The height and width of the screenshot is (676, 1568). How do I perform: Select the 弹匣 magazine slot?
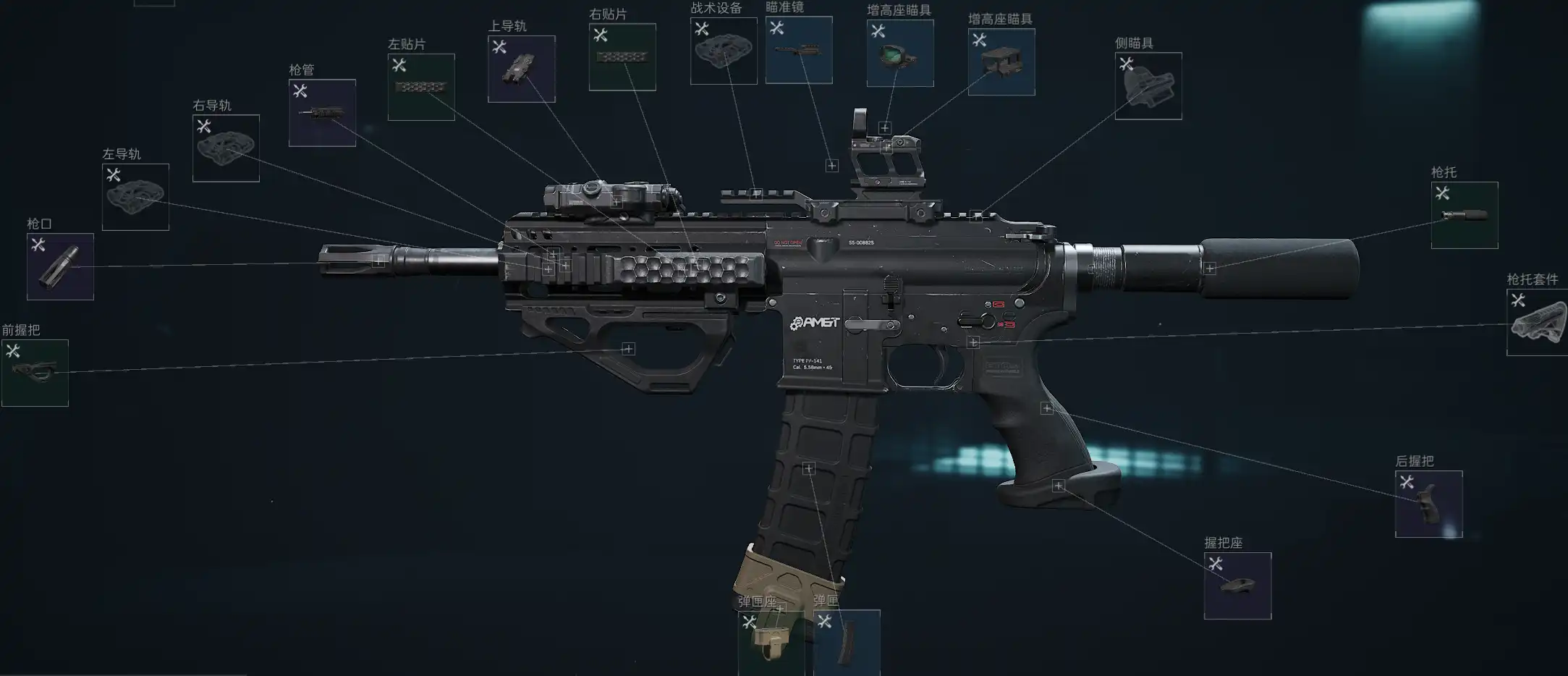click(847, 643)
